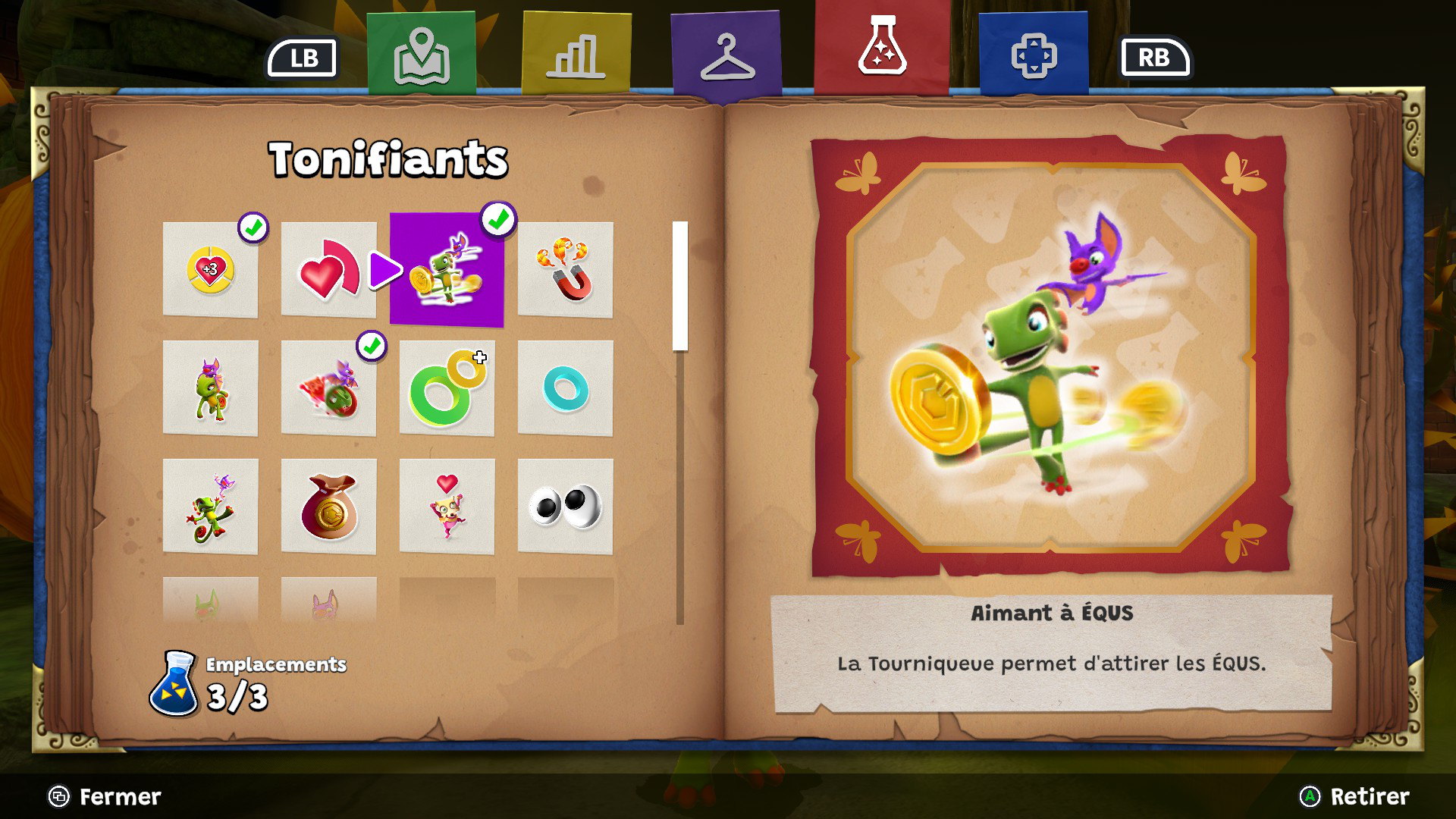Image resolution: width=1456 pixels, height=819 pixels.
Task: Click the tonic list scrollbar
Action: (680, 286)
